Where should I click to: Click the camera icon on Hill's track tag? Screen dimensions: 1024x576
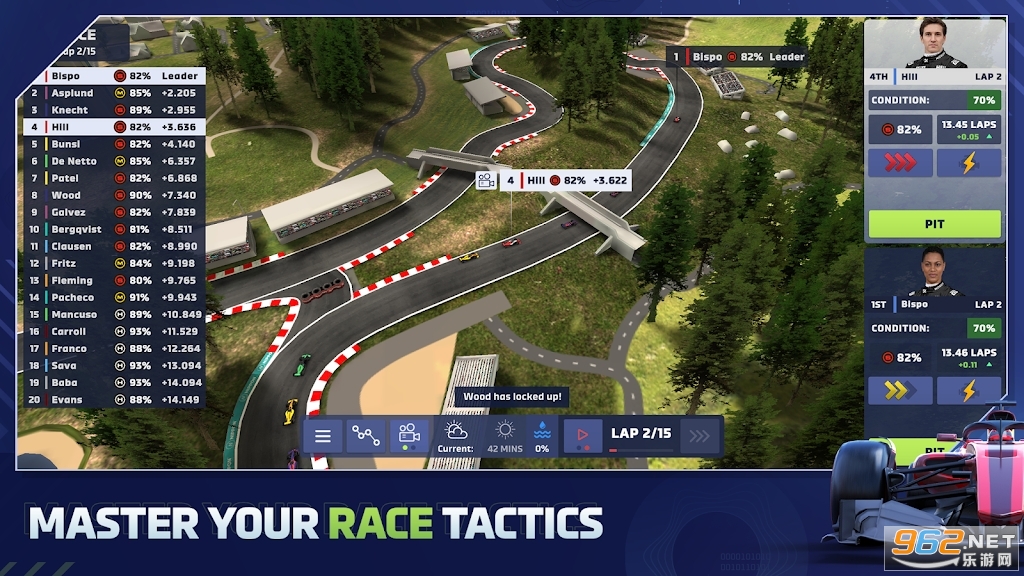click(486, 181)
